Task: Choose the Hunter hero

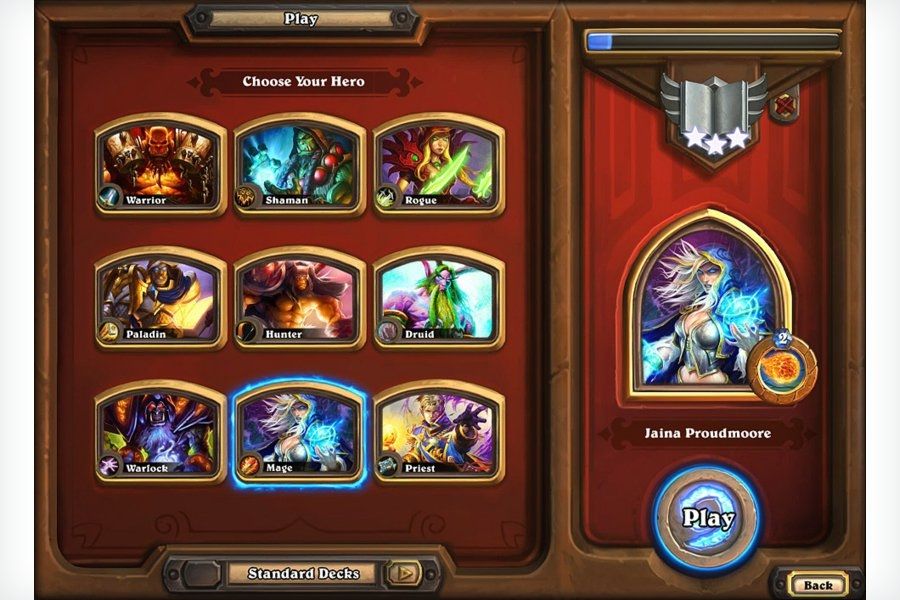Action: click(299, 298)
